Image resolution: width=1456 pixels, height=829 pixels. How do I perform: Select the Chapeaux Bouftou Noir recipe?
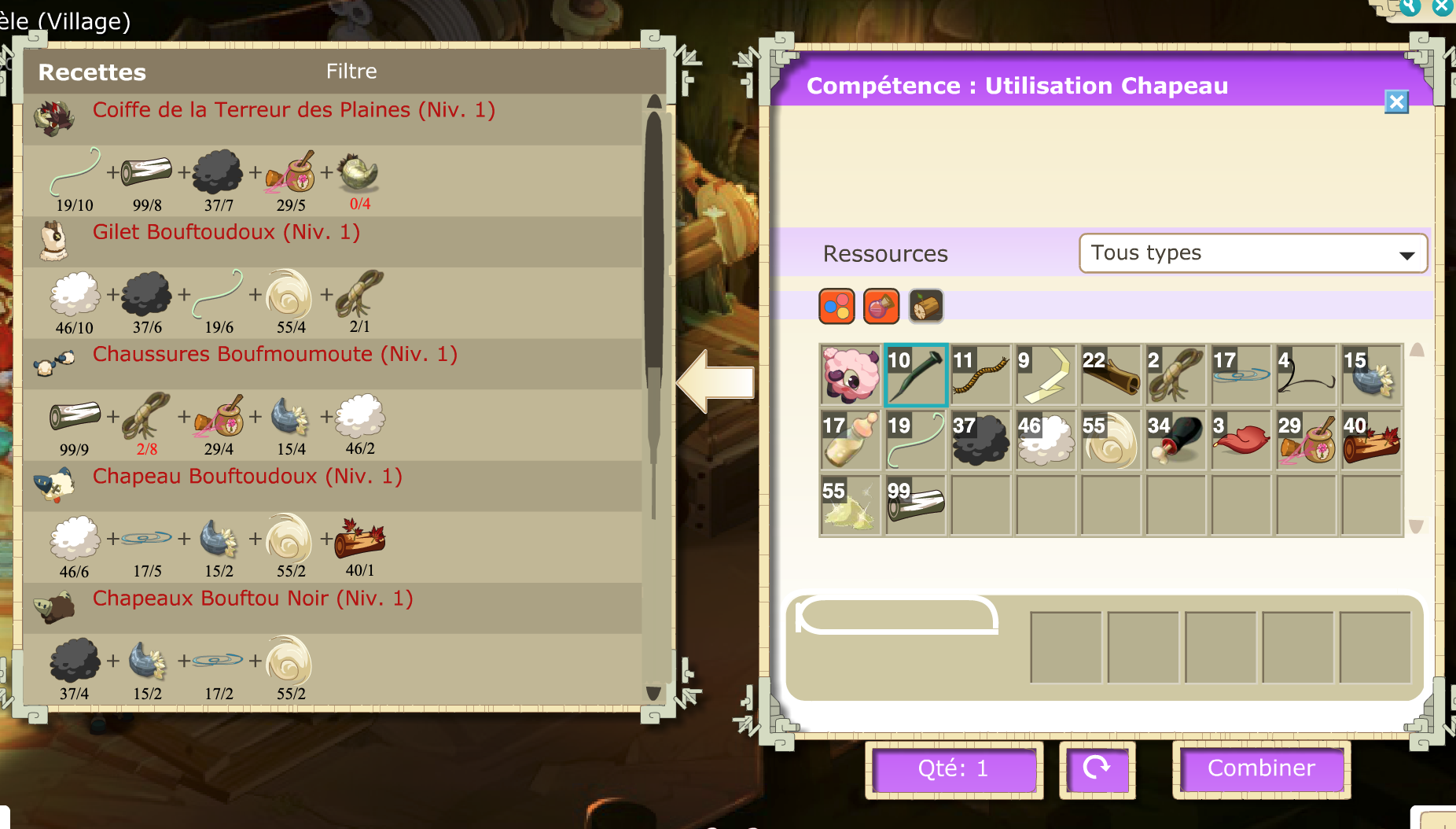(252, 599)
